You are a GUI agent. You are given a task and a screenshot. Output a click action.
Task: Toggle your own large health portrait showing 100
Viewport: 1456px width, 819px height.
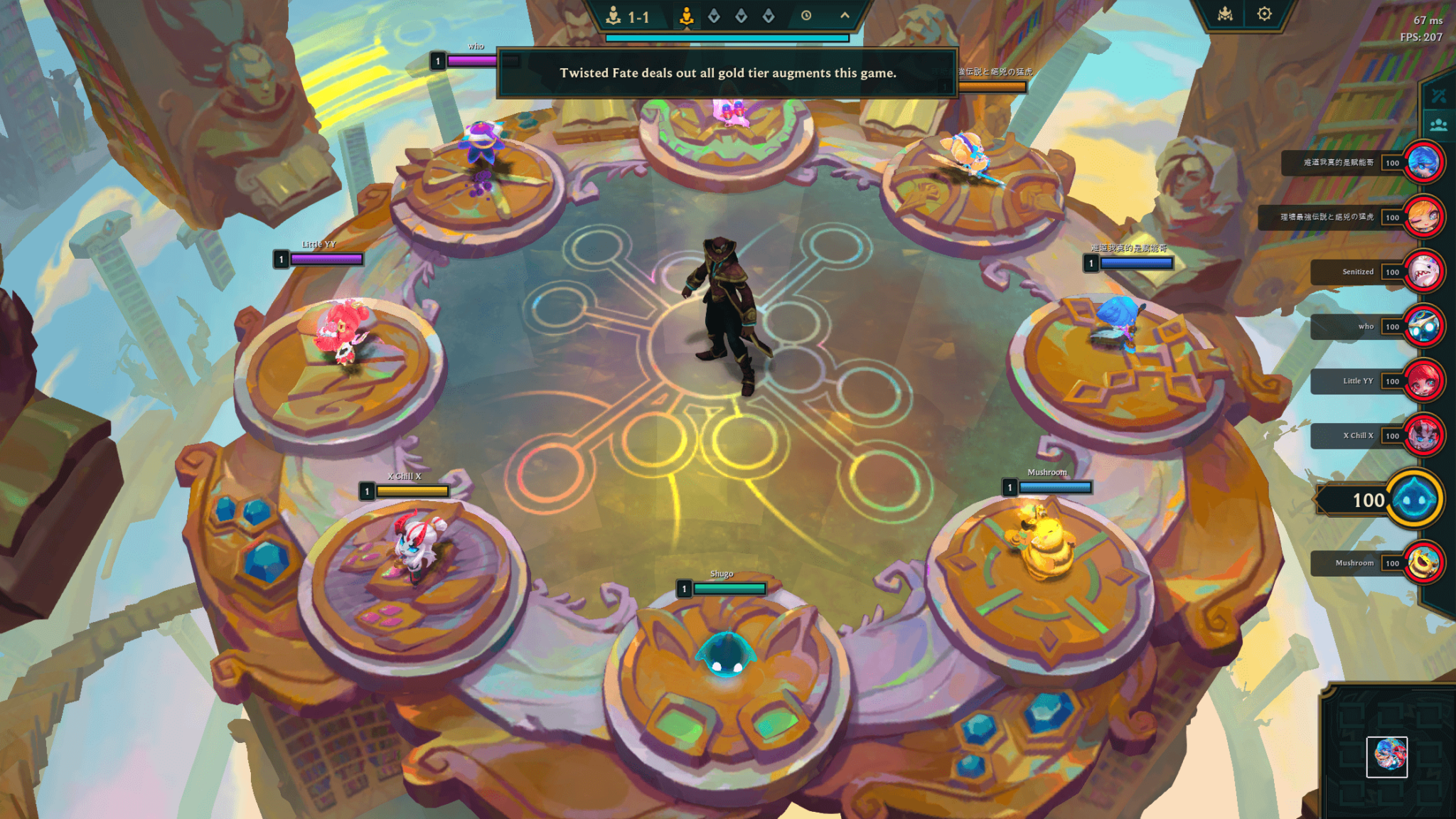1415,500
